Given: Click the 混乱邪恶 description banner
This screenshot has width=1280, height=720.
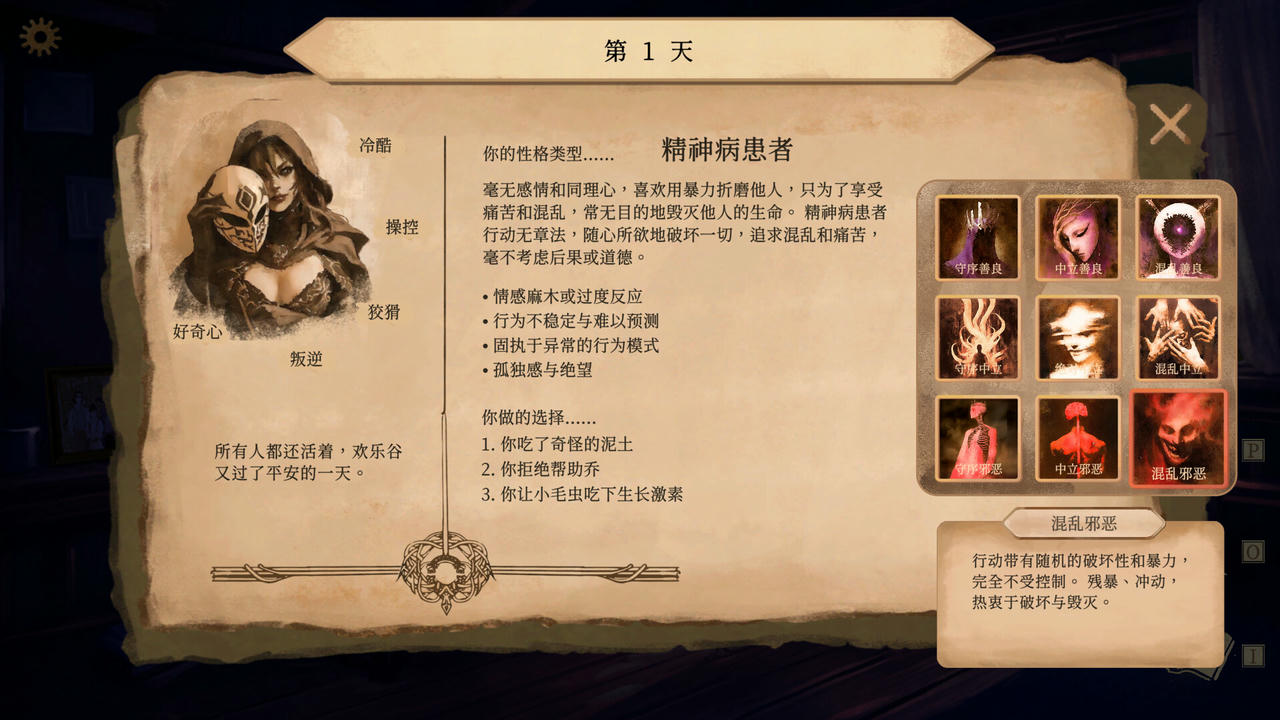Looking at the screenshot, I should point(1086,523).
